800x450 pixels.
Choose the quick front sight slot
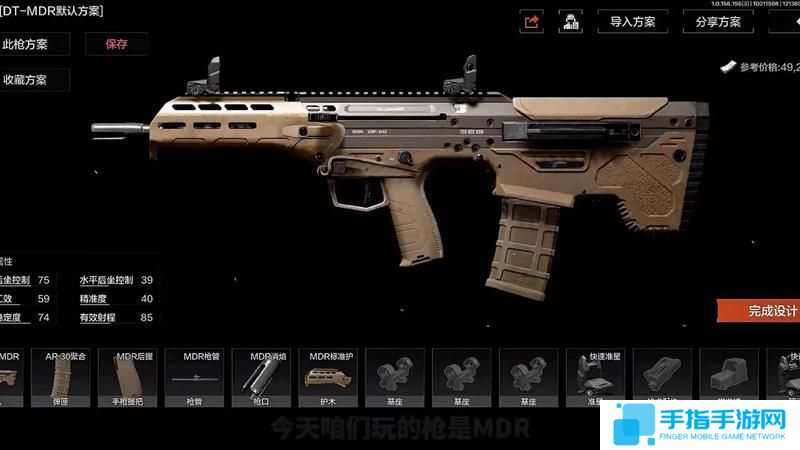(596, 379)
